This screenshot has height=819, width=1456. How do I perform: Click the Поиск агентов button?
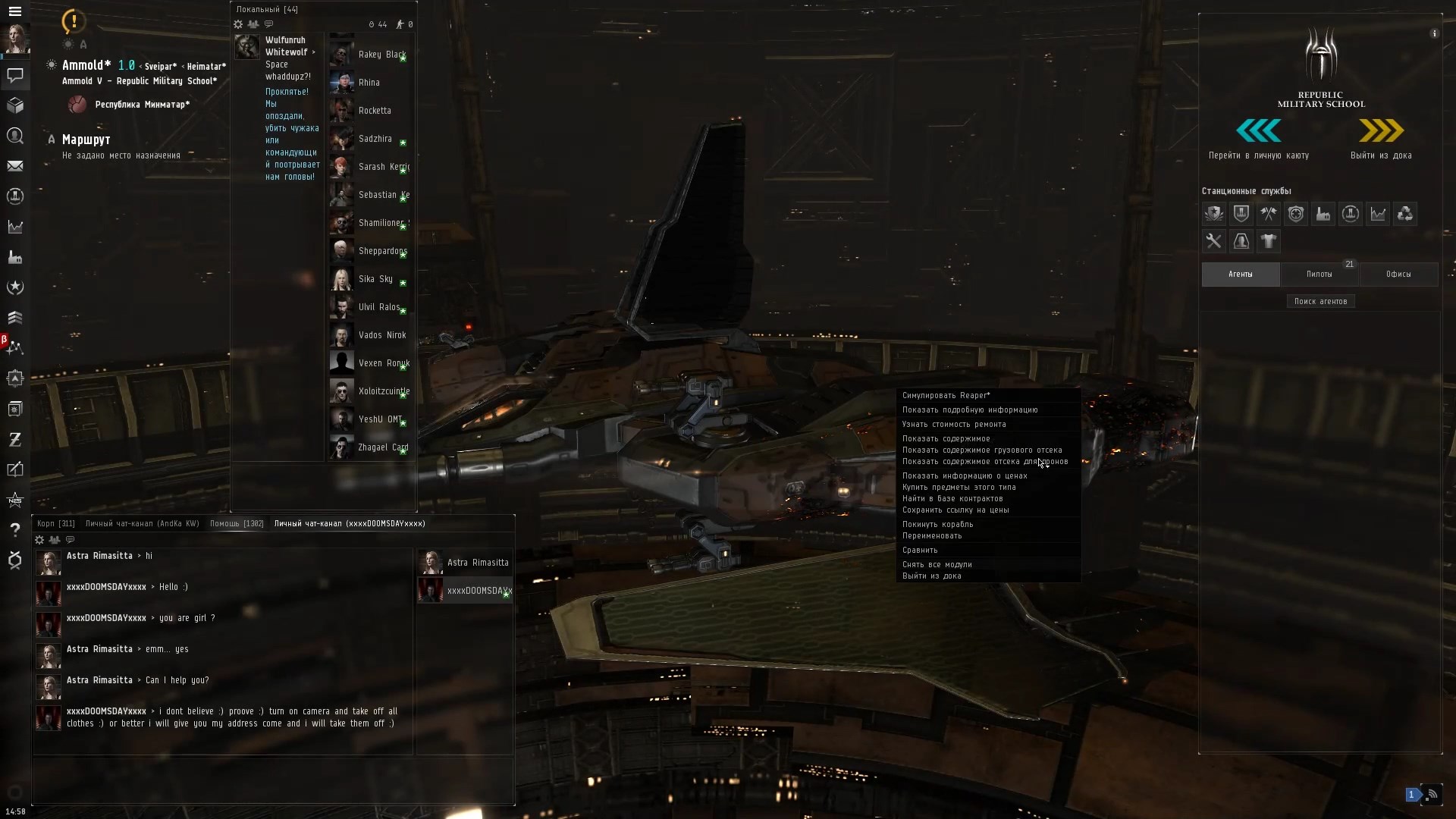click(1321, 301)
